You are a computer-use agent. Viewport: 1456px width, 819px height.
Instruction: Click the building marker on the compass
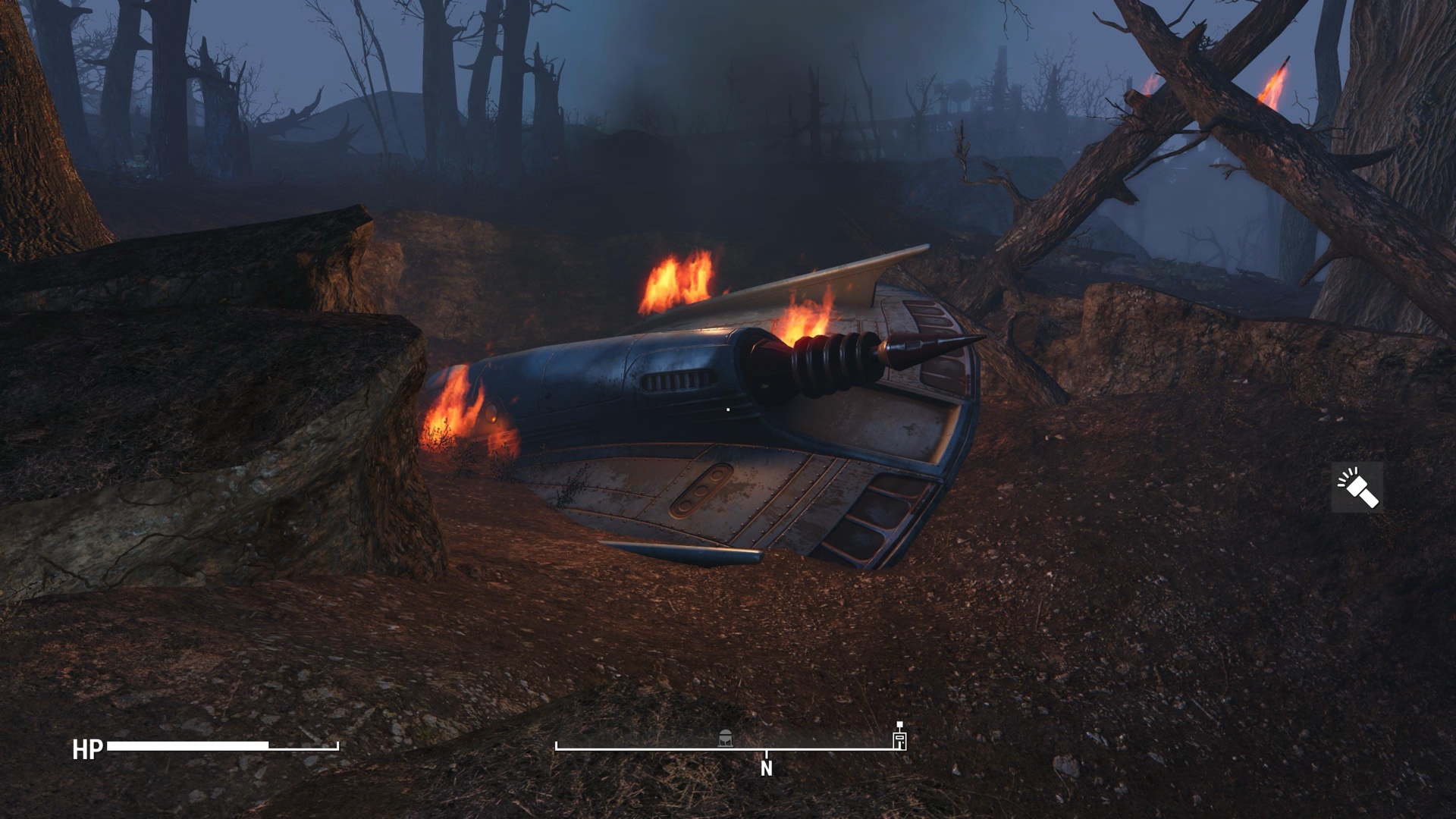pyautogui.click(x=899, y=739)
